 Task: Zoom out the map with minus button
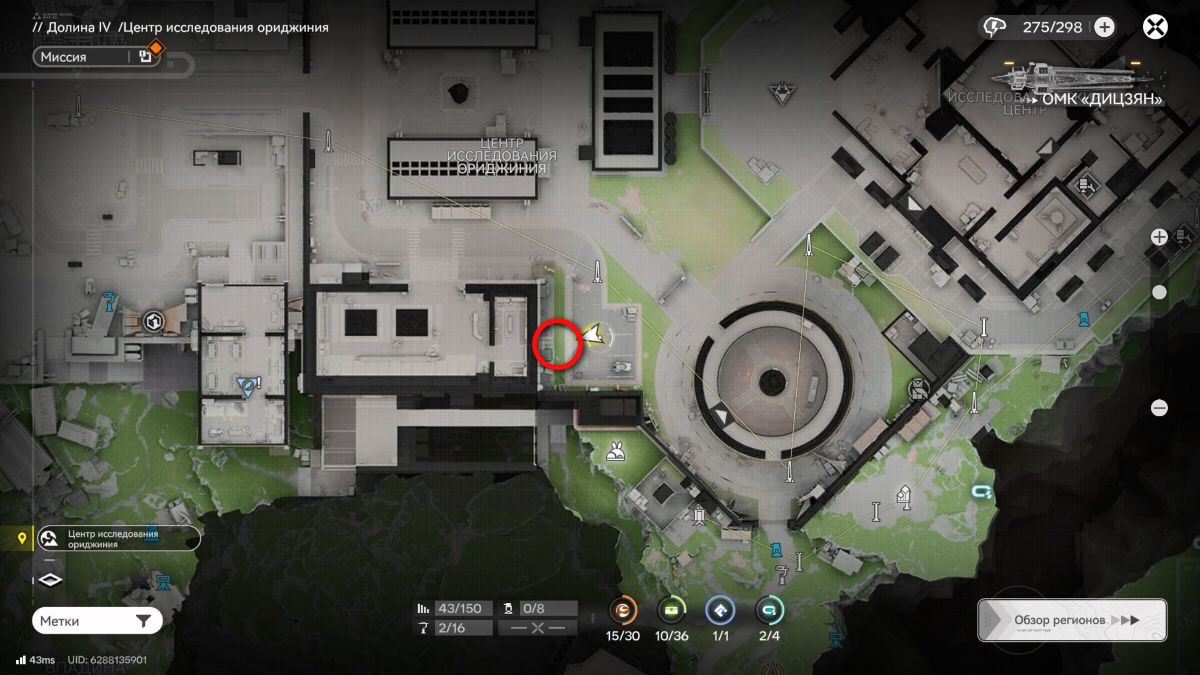pyautogui.click(x=1159, y=408)
